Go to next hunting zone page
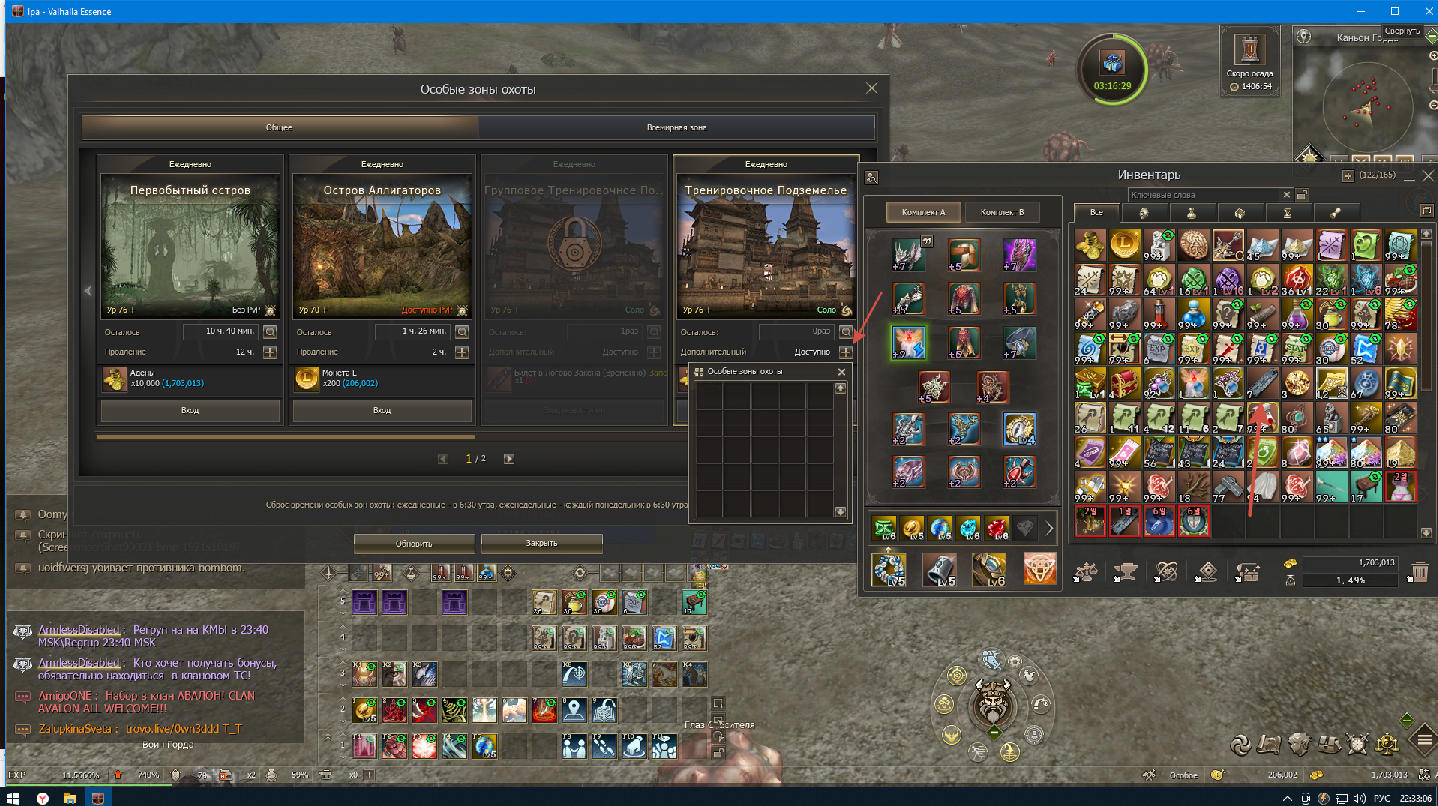 (509, 459)
